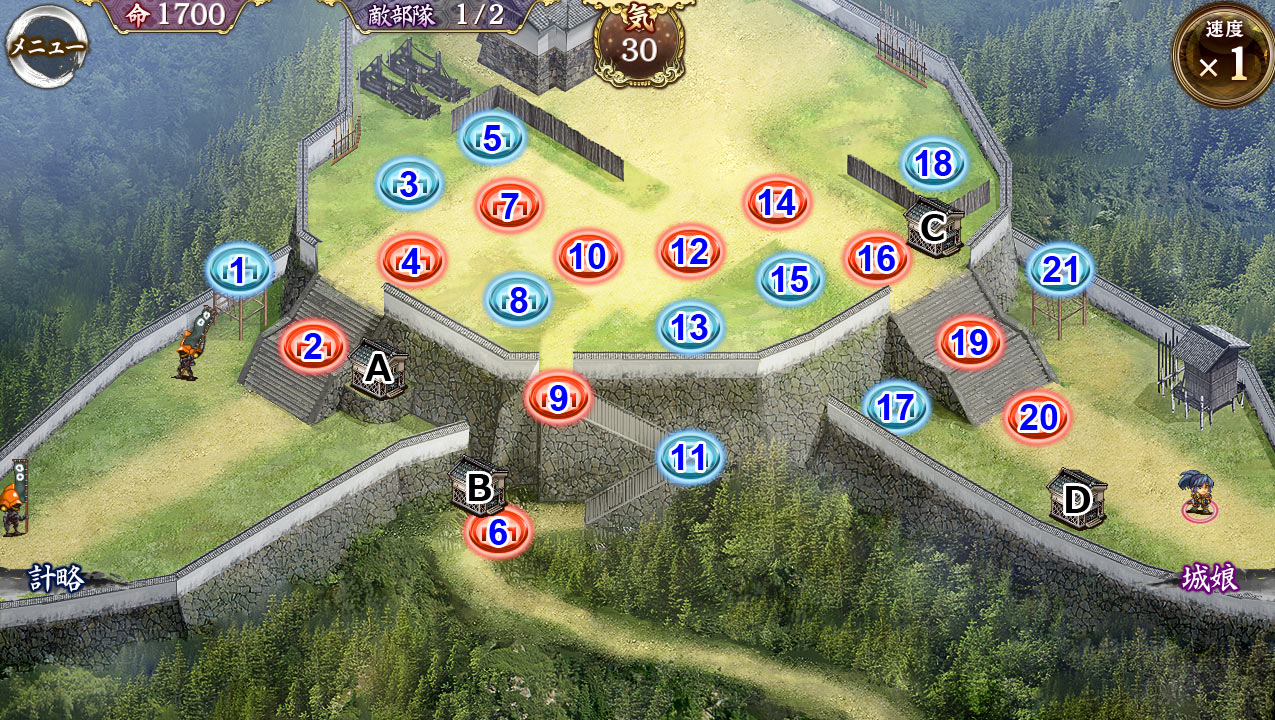The width and height of the screenshot is (1275, 720).
Task: Select blue deployment slot 18
Action: coord(933,164)
